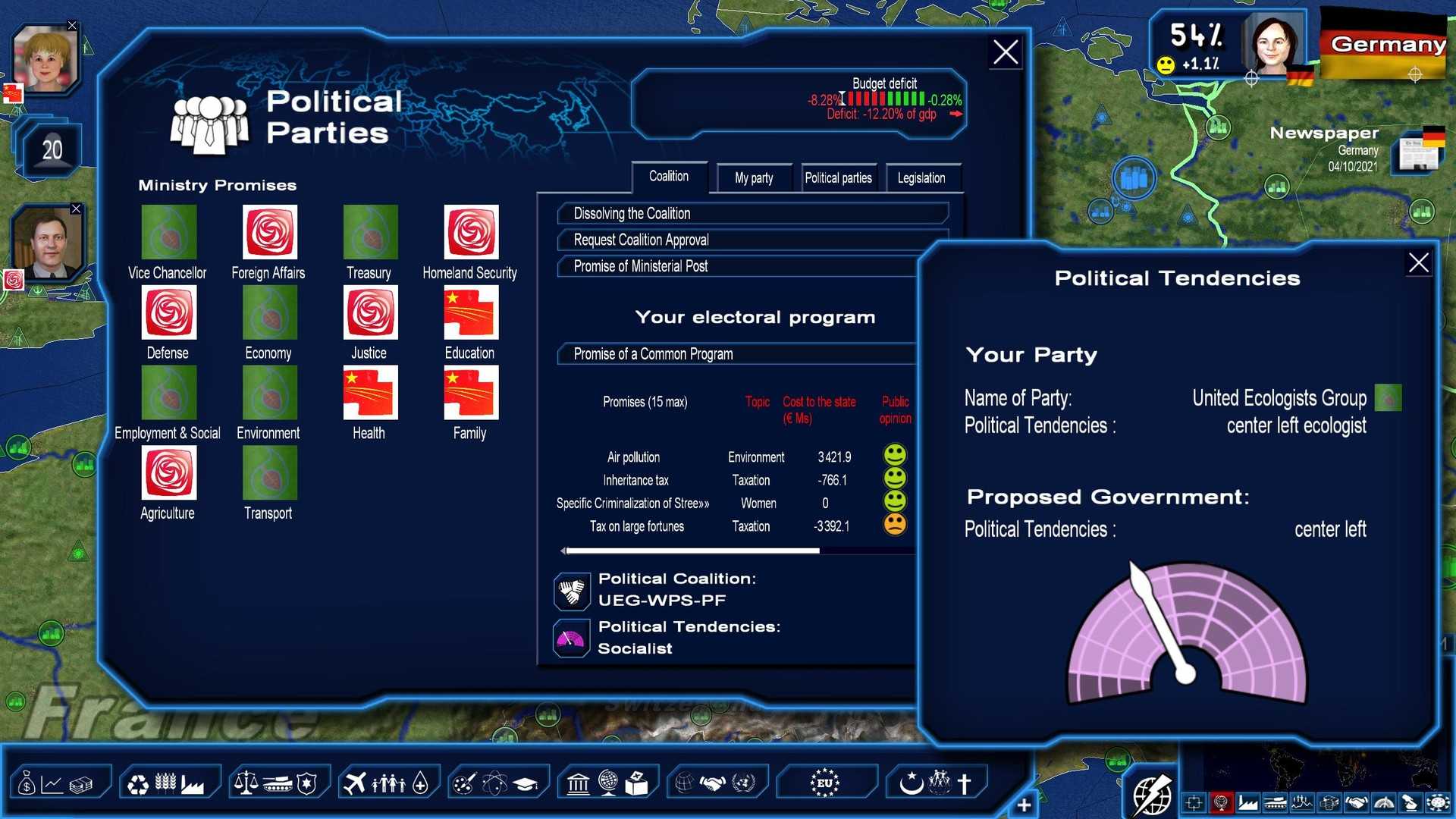The image size is (1456, 819).
Task: Switch to the My party tab
Action: point(753,177)
